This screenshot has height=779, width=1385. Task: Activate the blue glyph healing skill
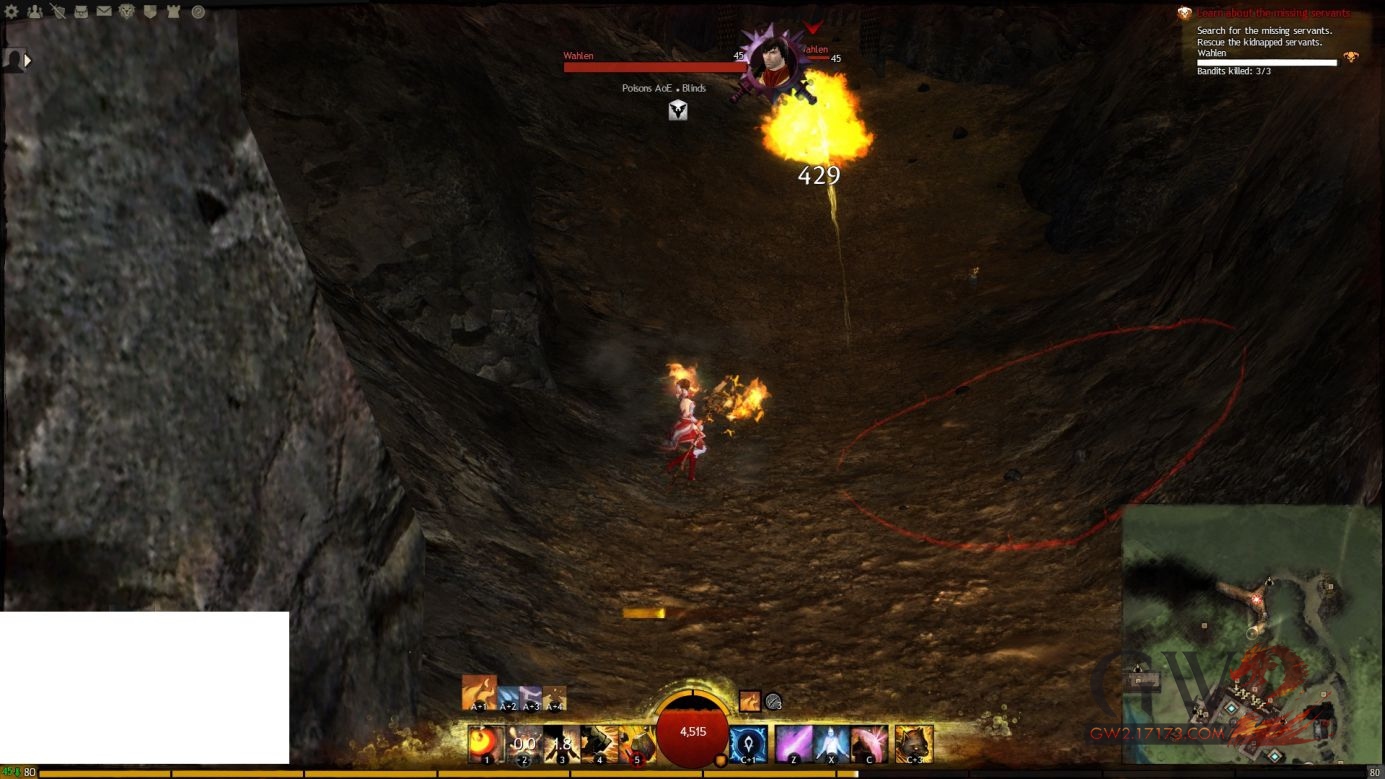749,744
